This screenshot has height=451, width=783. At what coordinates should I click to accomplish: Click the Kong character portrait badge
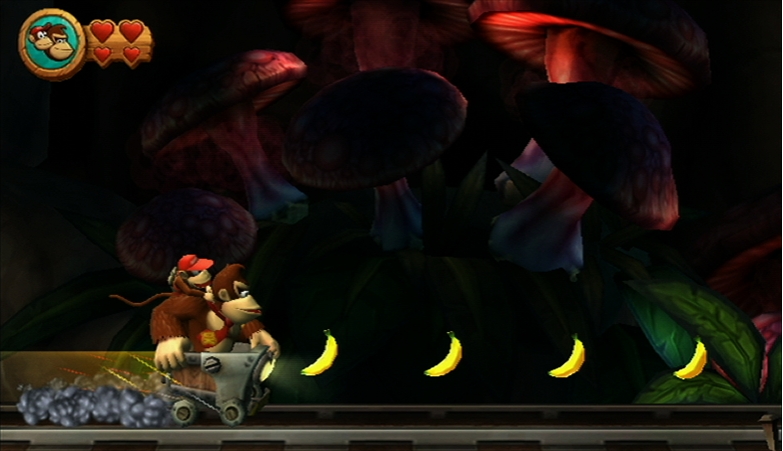(52, 44)
